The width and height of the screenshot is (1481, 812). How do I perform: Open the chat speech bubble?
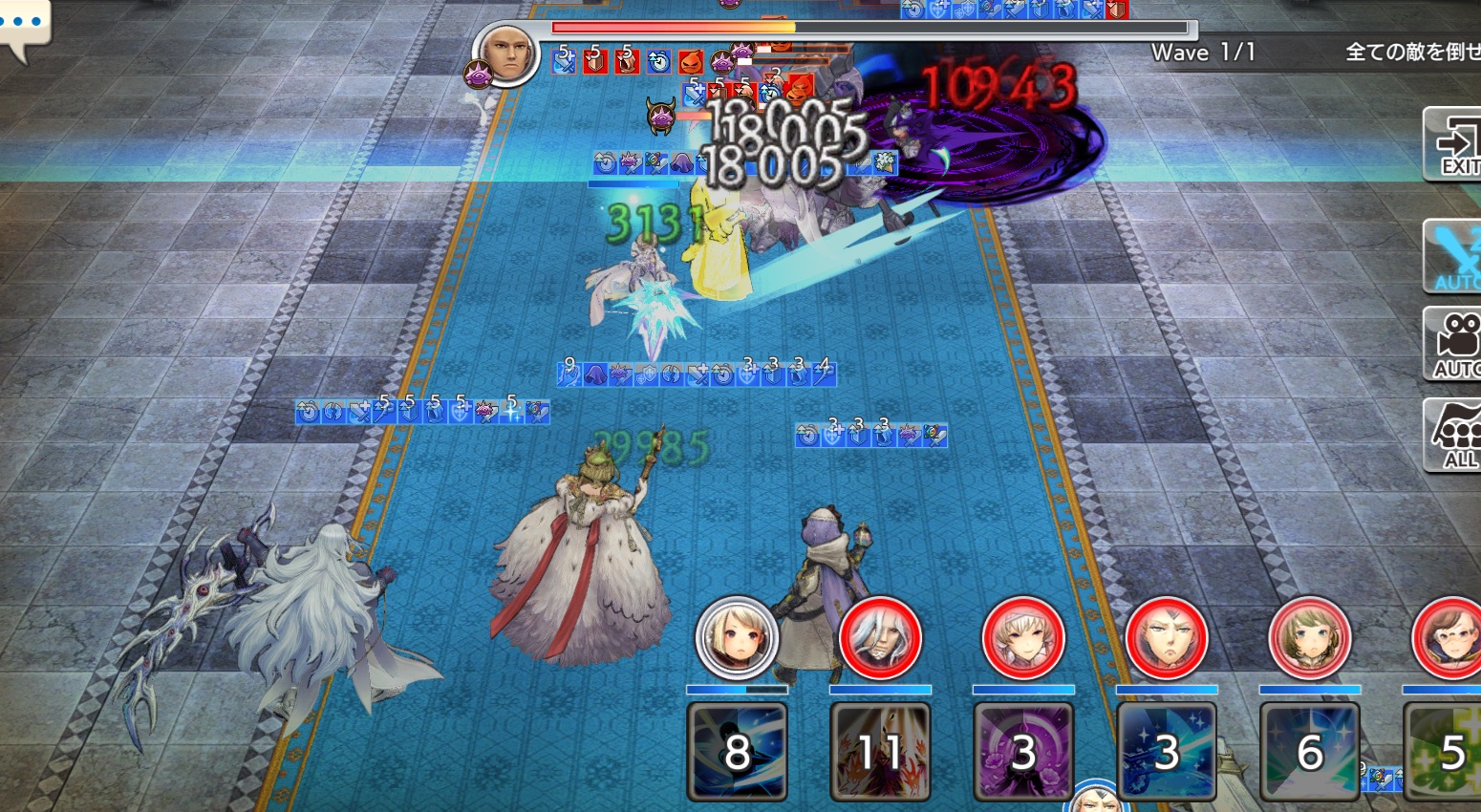[x=23, y=27]
